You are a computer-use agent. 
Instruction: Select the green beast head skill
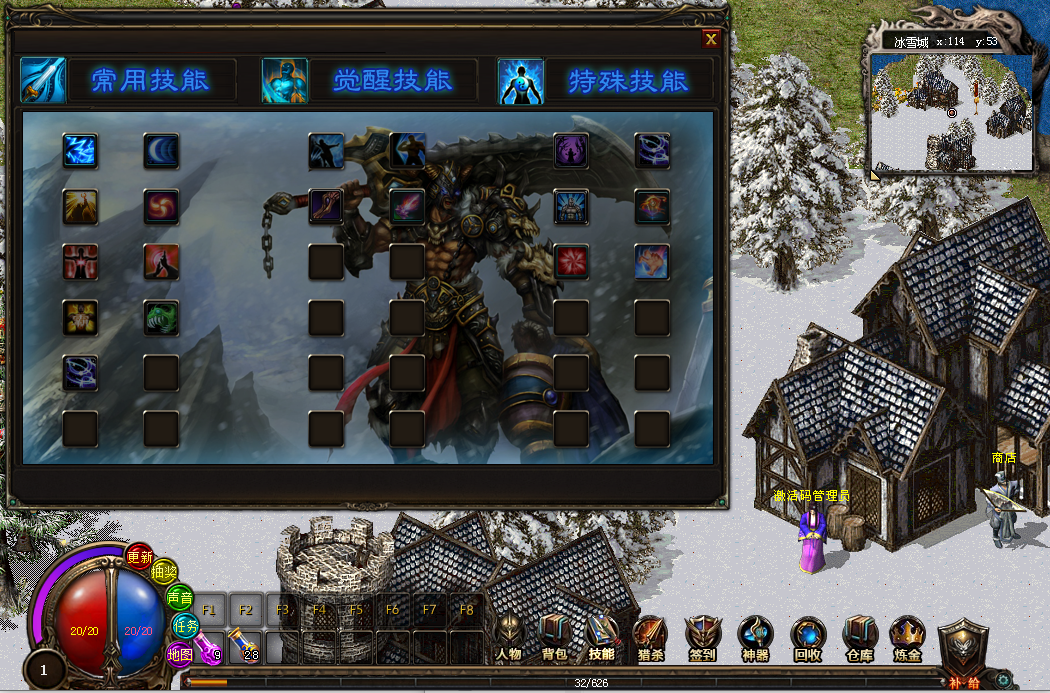point(161,317)
